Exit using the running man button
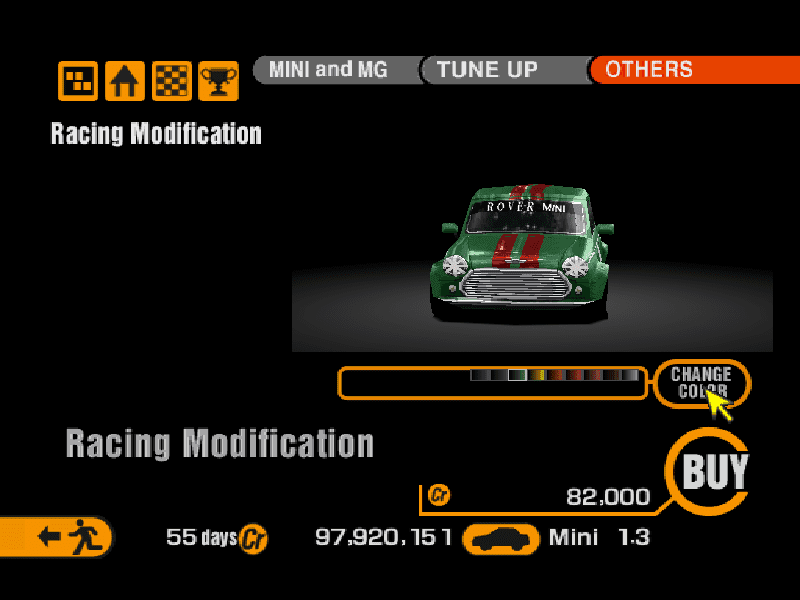Screen dimensions: 800x600 (62, 537)
